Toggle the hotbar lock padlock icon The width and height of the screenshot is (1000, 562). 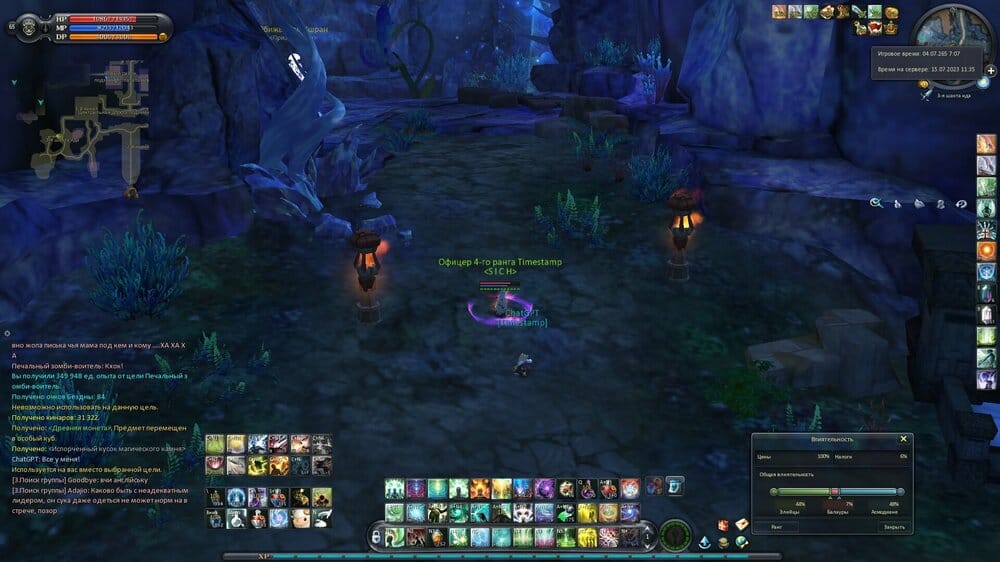[x=376, y=537]
